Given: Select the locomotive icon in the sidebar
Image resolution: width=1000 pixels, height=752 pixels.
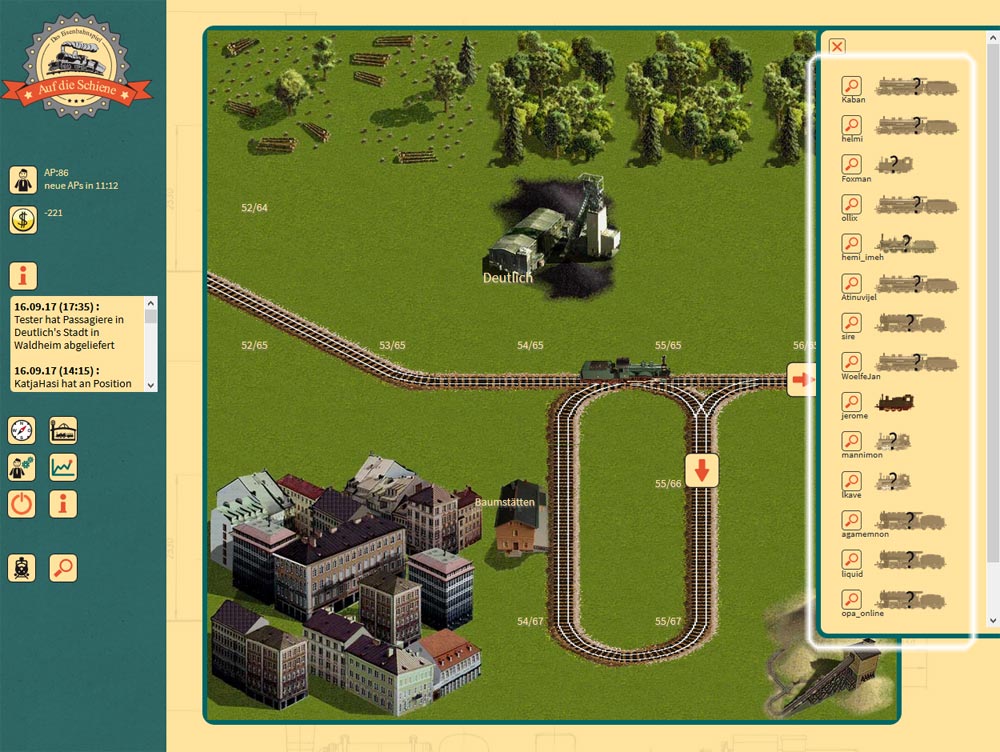Looking at the screenshot, I should click(x=22, y=567).
